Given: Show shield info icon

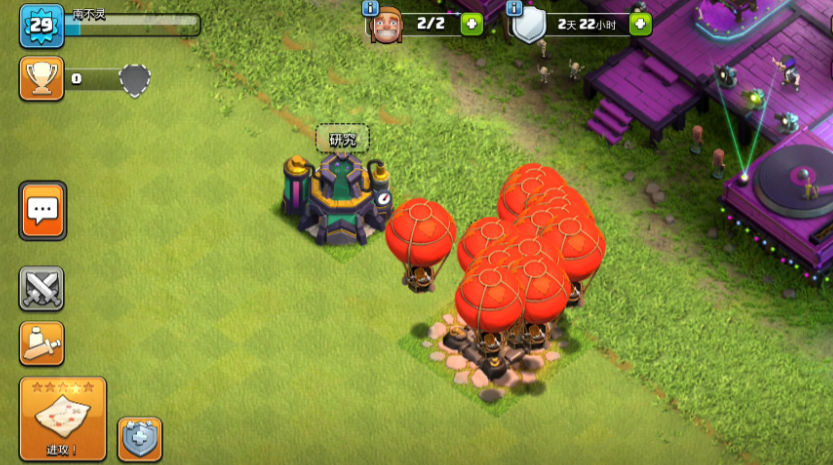Looking at the screenshot, I should click(515, 8).
